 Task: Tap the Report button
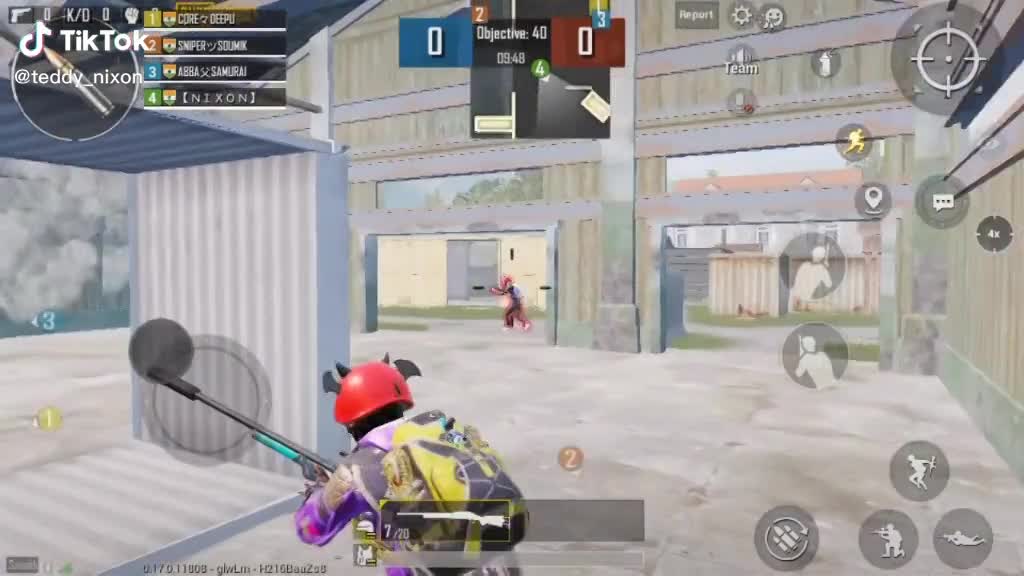[x=696, y=15]
